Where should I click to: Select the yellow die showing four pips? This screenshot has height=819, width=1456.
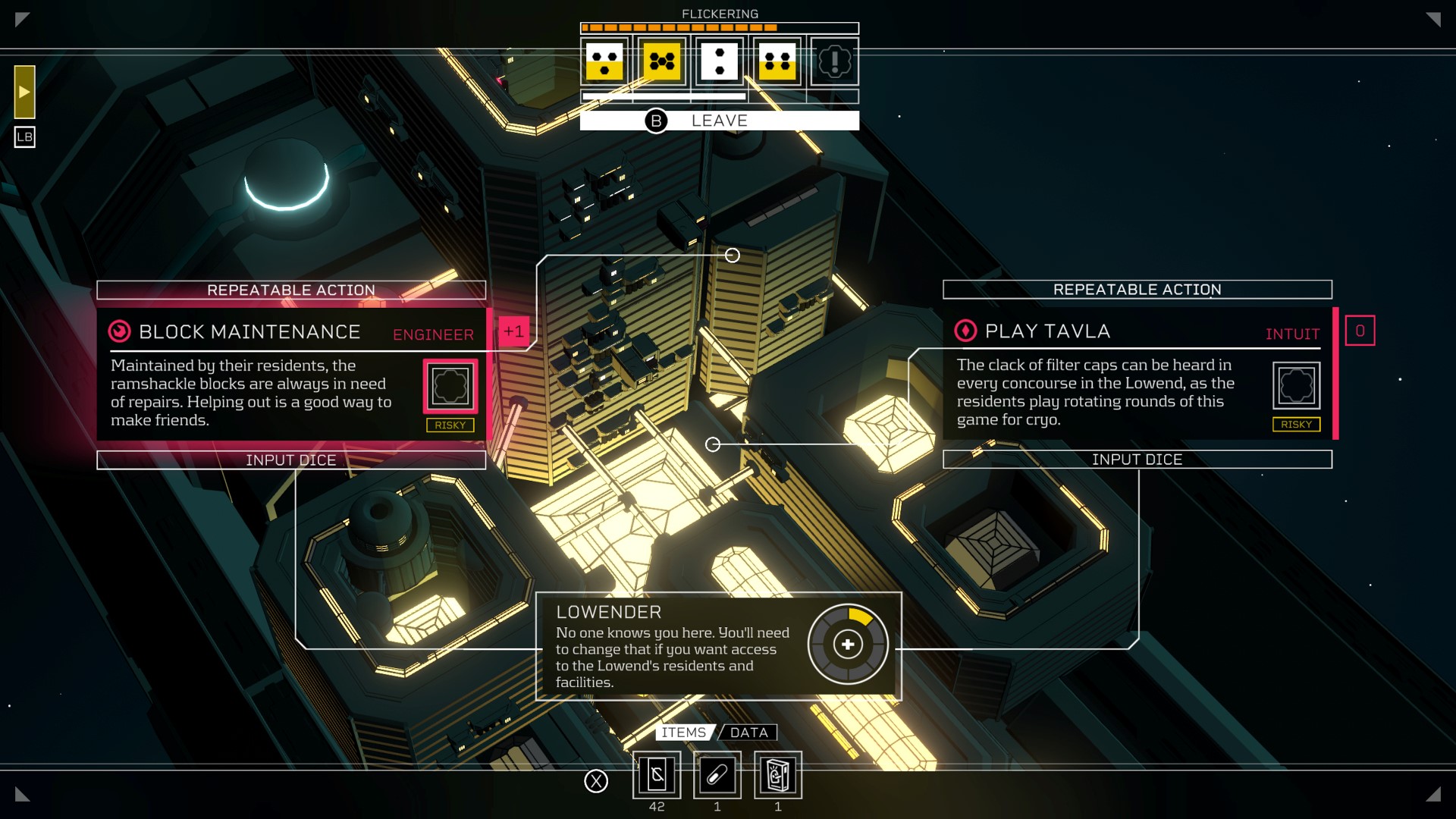pos(777,61)
